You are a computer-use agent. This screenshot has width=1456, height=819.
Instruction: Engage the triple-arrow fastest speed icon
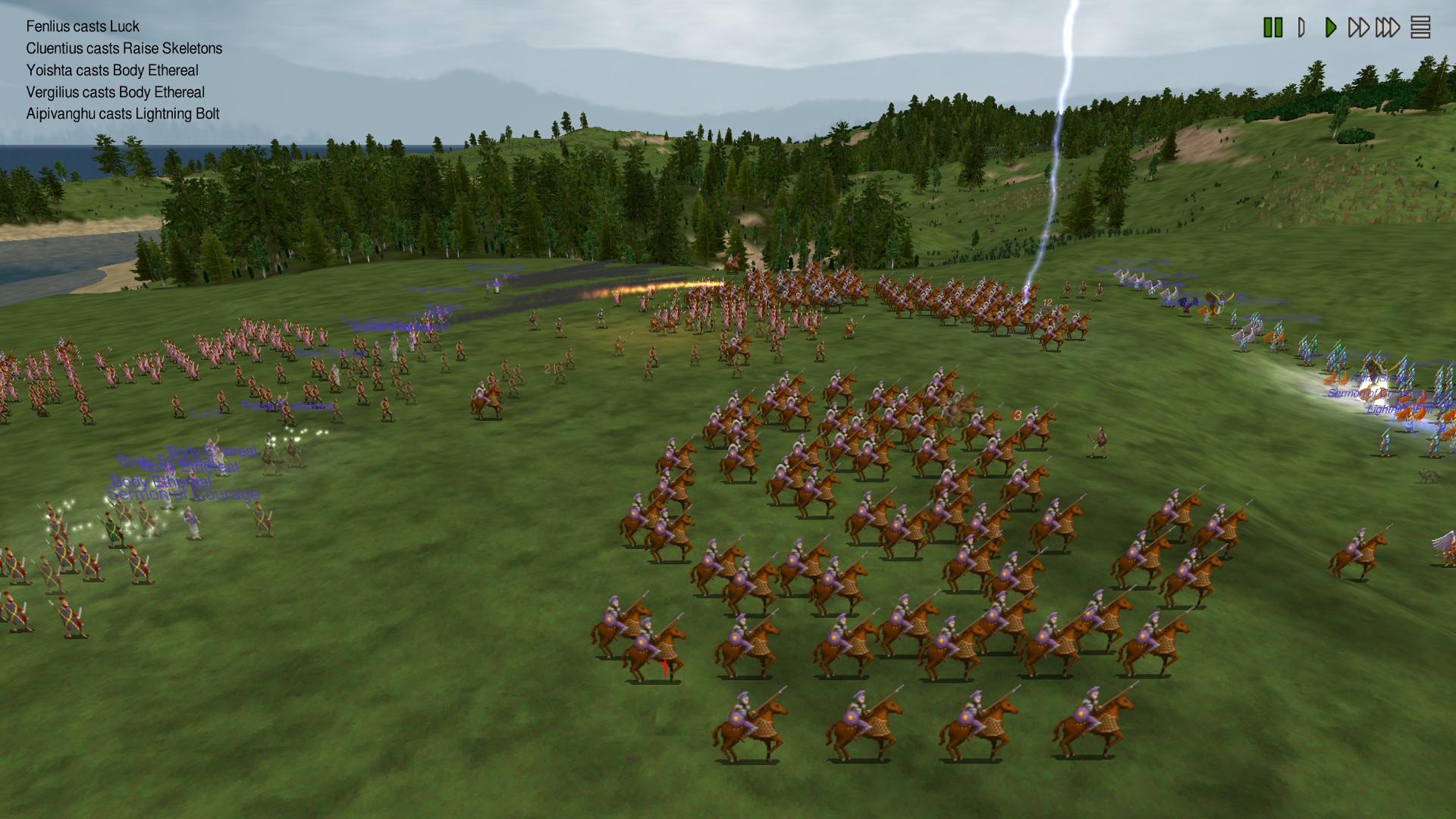[1387, 27]
